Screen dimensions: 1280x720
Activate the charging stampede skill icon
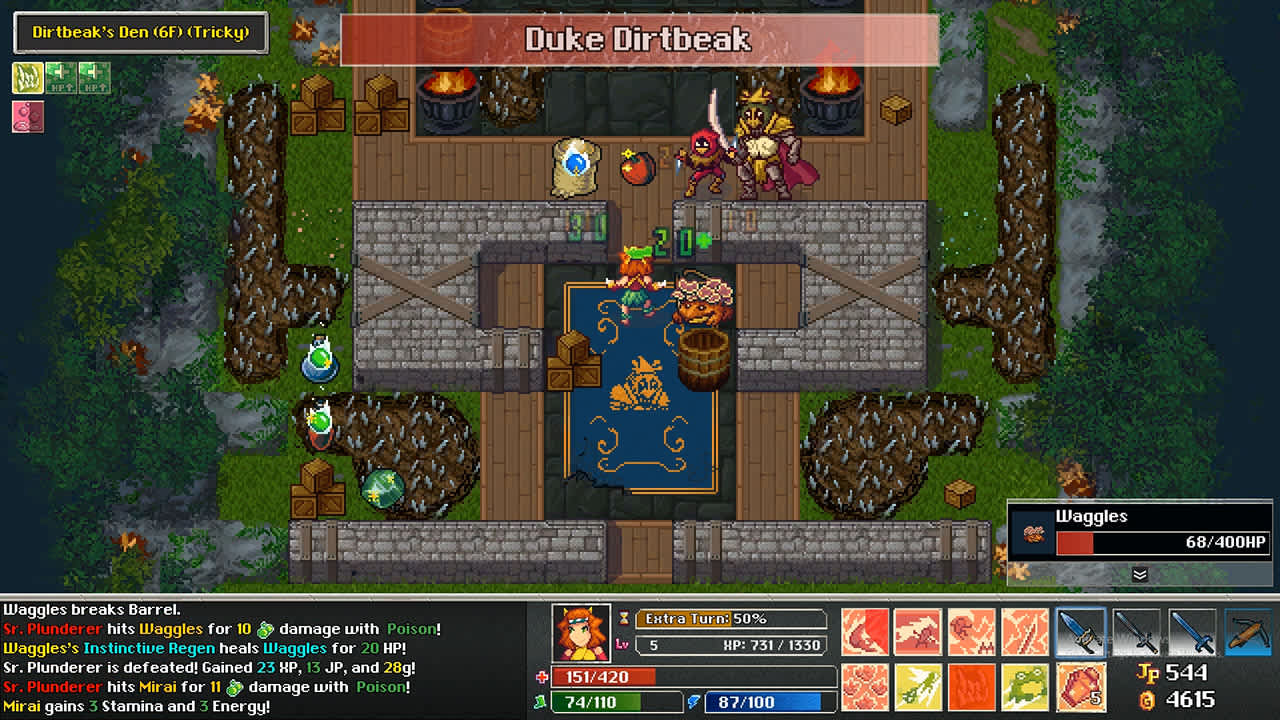tap(917, 630)
